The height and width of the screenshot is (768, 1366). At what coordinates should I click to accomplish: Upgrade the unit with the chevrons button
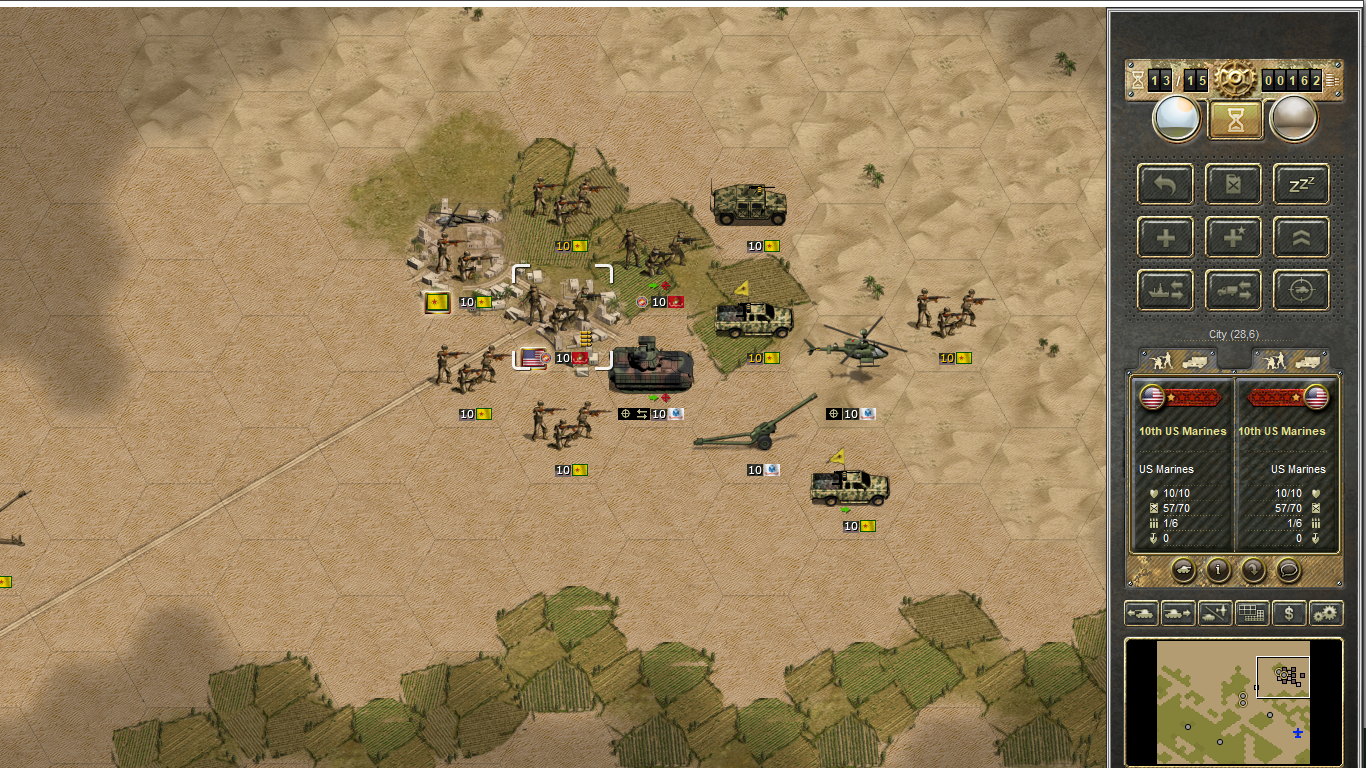pyautogui.click(x=1301, y=237)
